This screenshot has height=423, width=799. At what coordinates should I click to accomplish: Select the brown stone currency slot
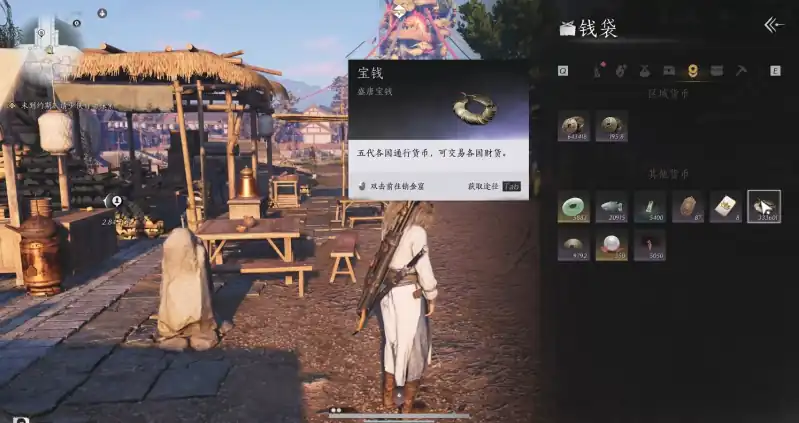pyautogui.click(x=688, y=207)
